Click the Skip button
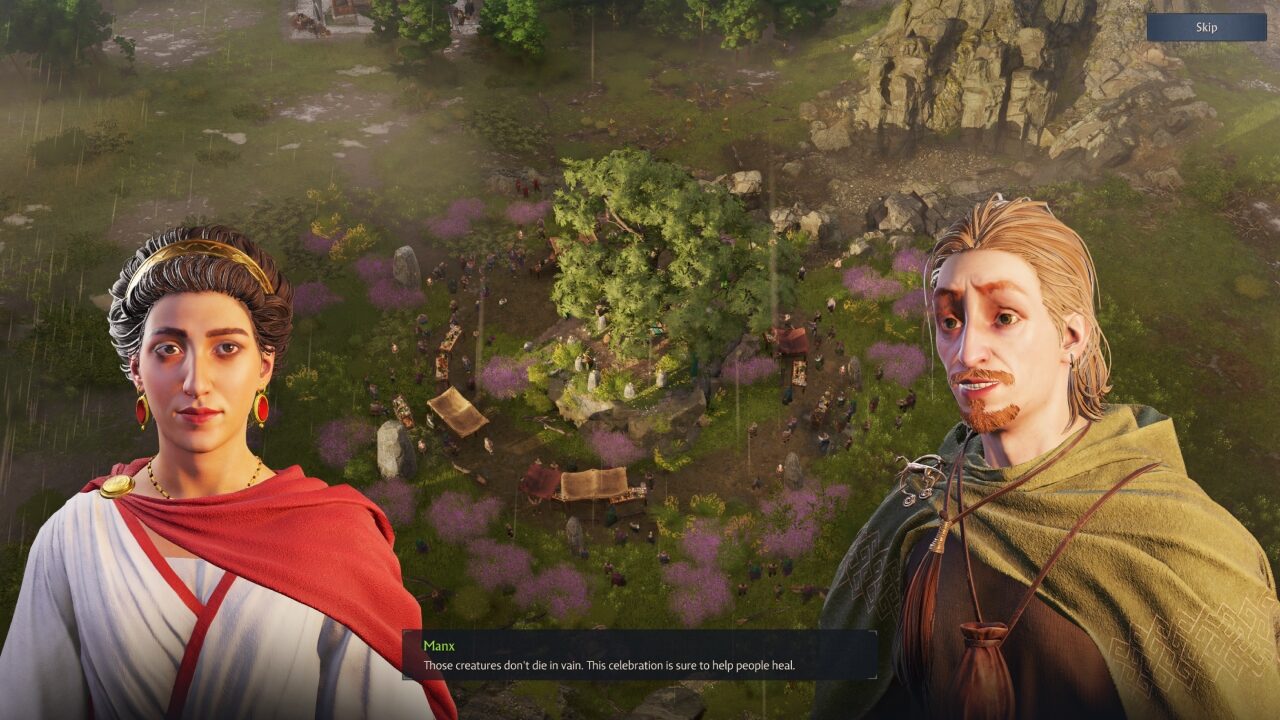The width and height of the screenshot is (1280, 720). point(1206,27)
